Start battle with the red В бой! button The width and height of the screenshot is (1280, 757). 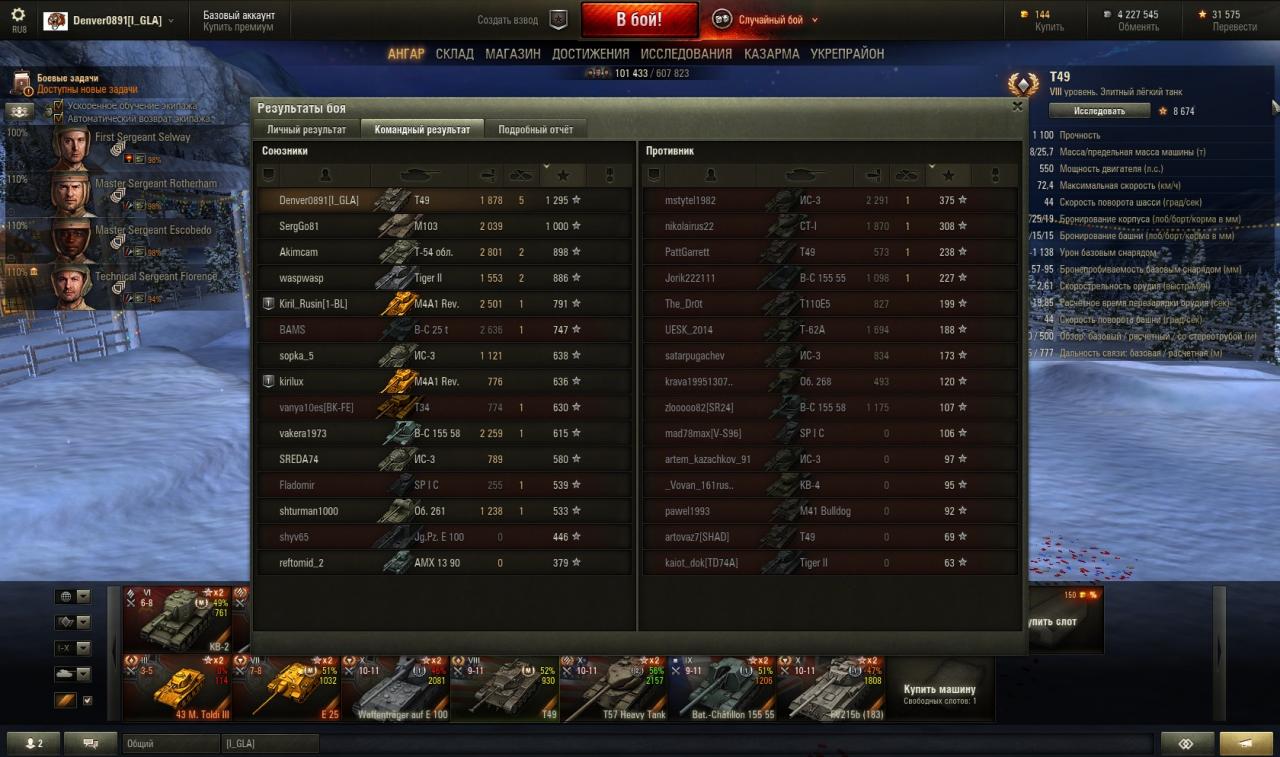pyautogui.click(x=639, y=20)
